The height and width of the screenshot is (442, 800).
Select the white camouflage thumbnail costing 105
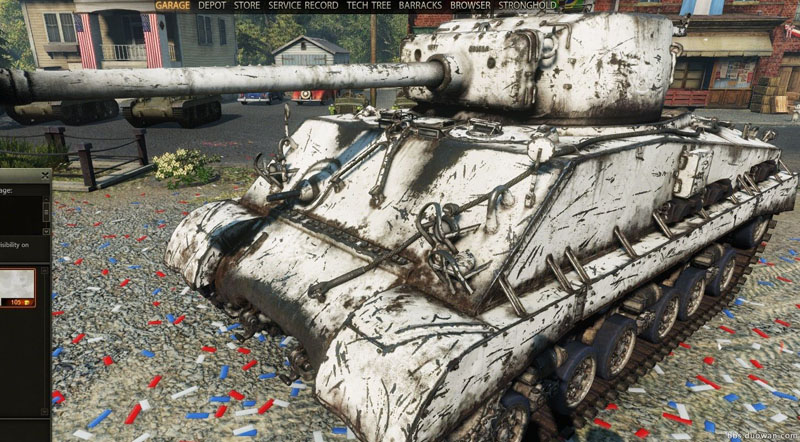tap(18, 284)
